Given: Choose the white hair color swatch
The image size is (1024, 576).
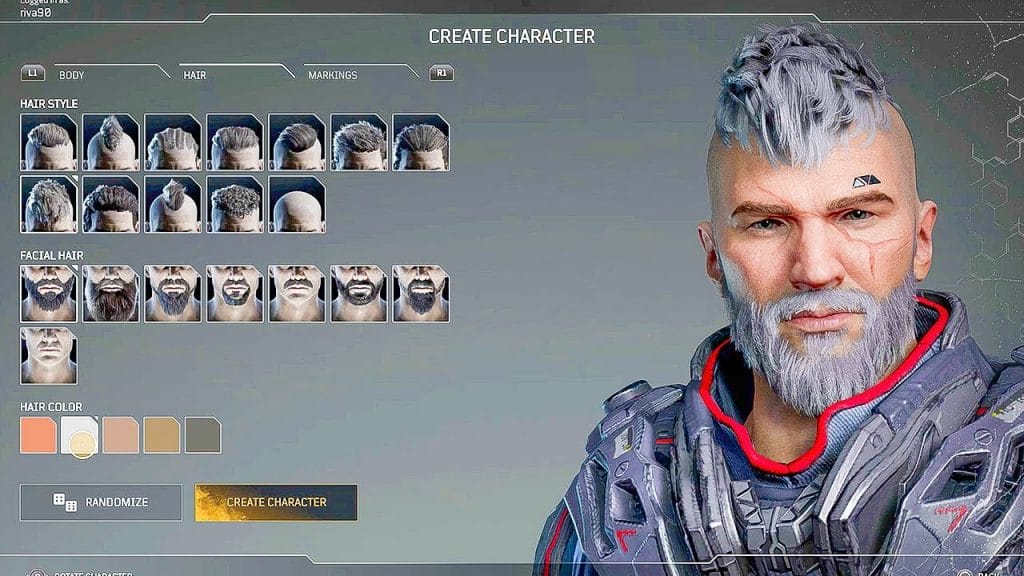Looking at the screenshot, I should [x=80, y=436].
